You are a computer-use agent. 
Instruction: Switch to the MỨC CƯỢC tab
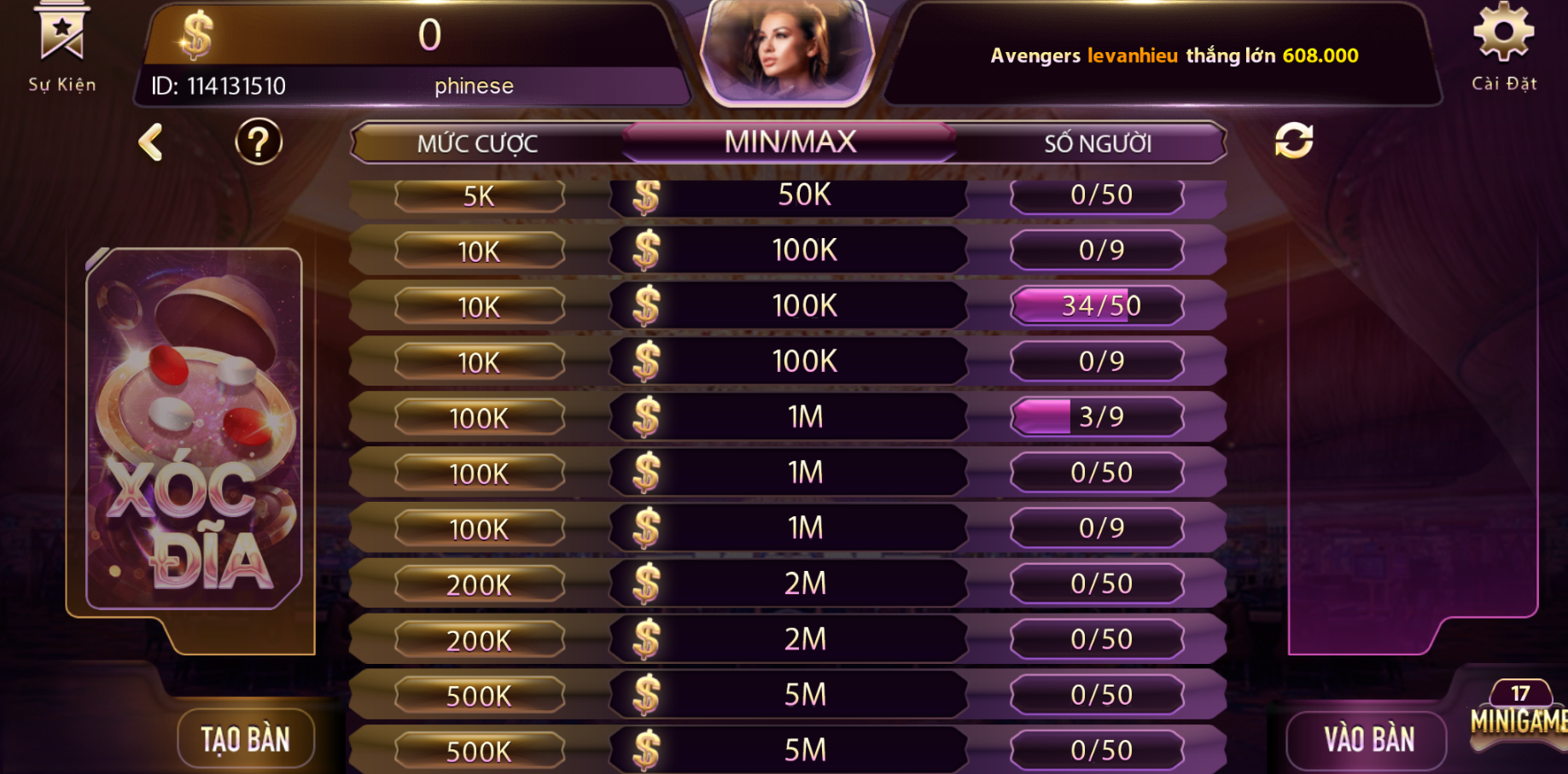(x=478, y=142)
